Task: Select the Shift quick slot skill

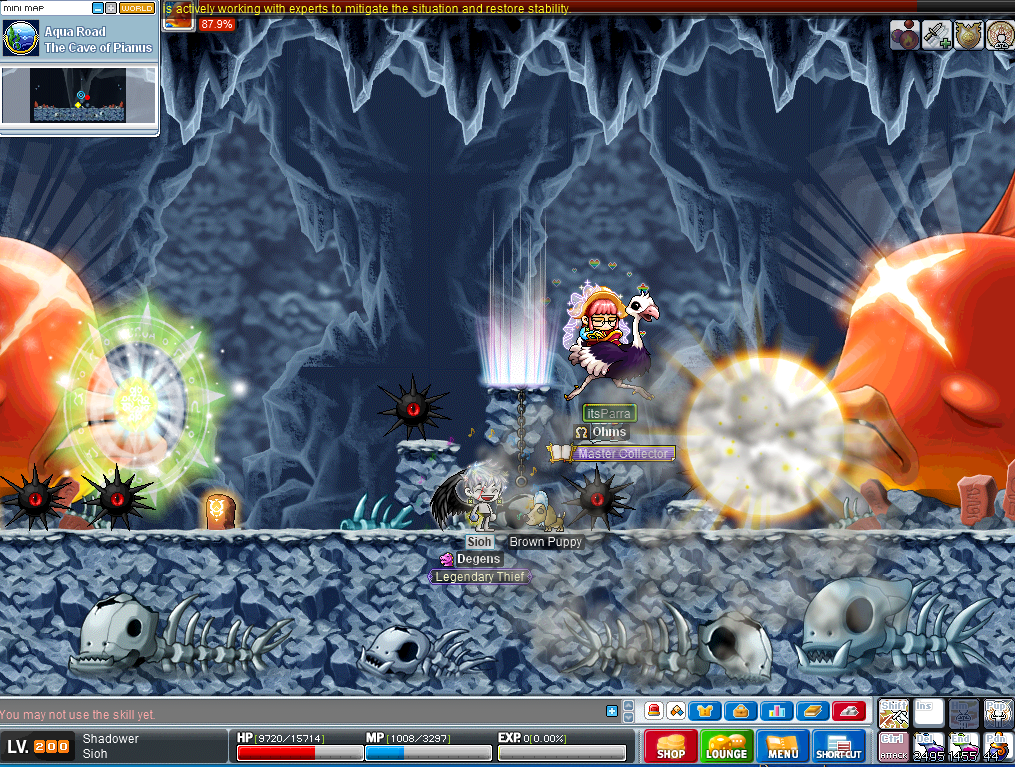Action: coord(893,713)
